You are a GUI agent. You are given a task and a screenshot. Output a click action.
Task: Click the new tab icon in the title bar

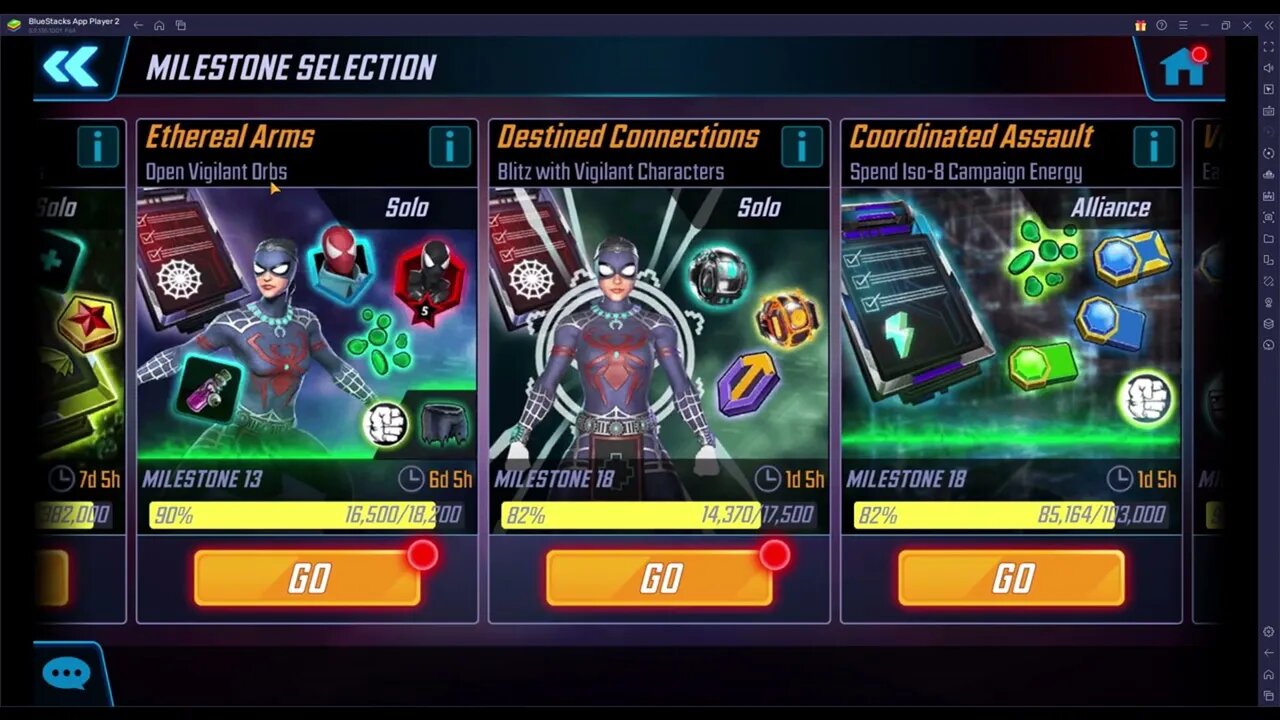[x=181, y=24]
